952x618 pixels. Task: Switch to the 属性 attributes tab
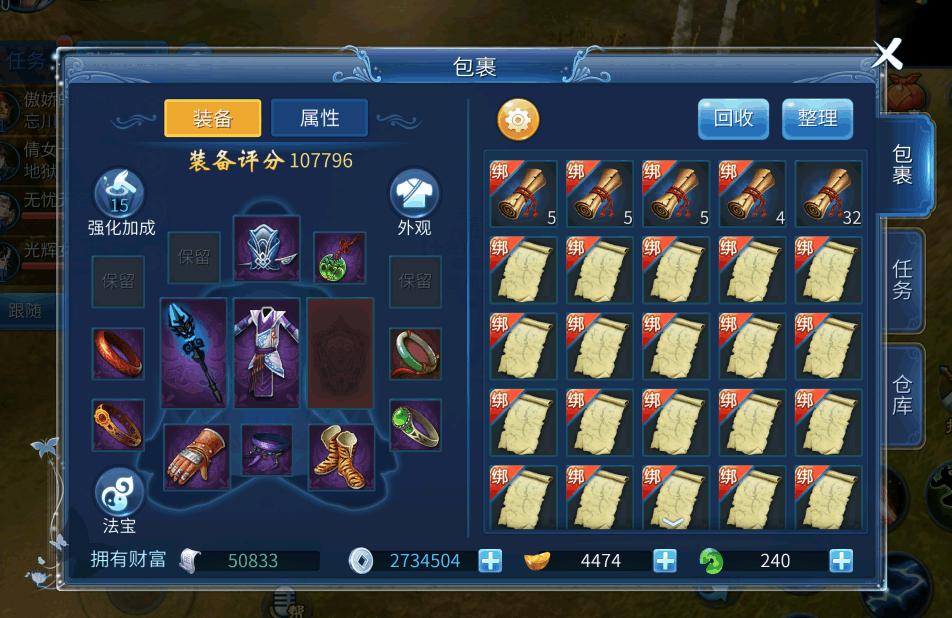tap(319, 118)
